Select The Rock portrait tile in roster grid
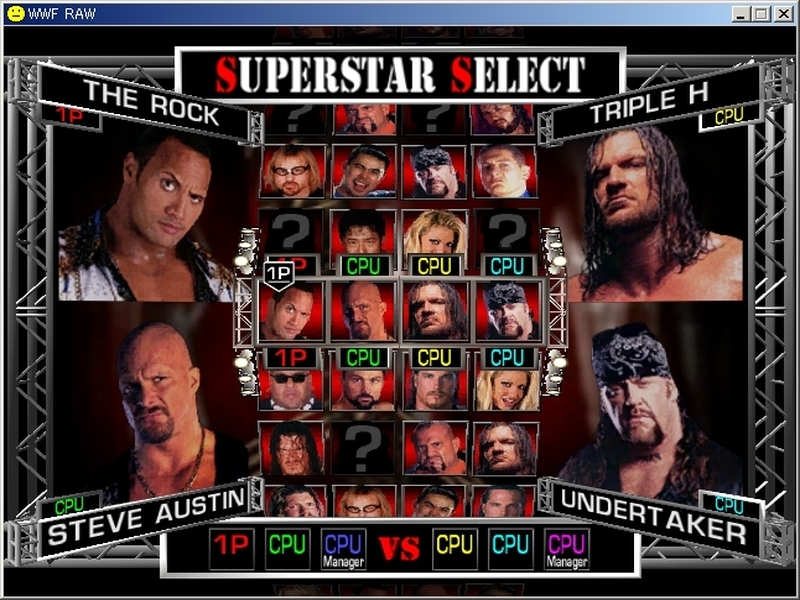The height and width of the screenshot is (600, 800). [291, 310]
